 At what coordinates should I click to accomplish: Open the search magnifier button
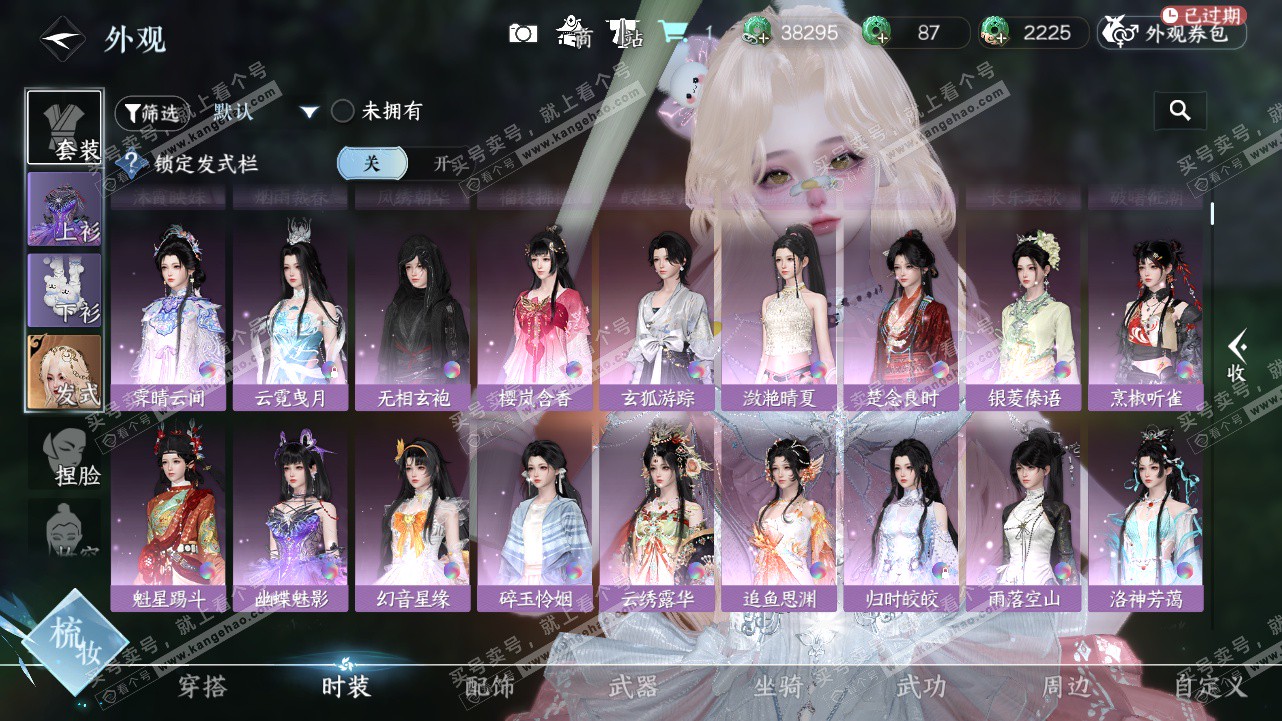tap(1180, 111)
